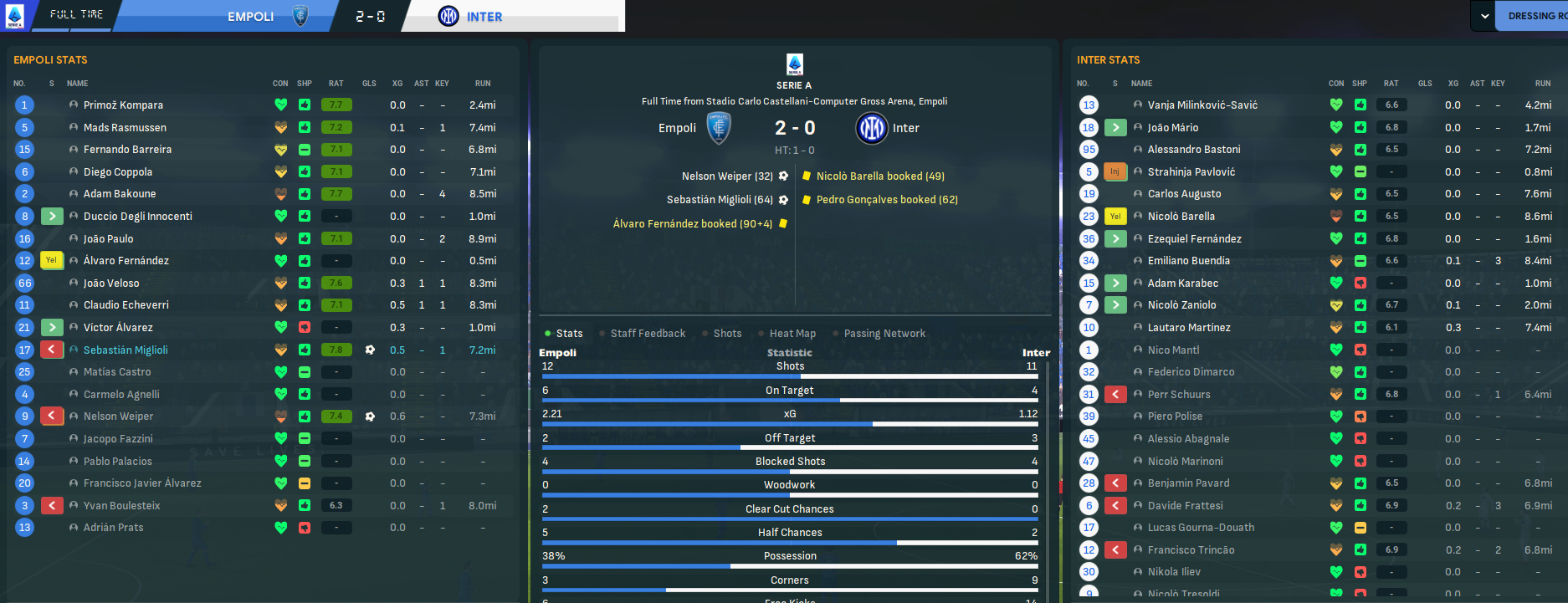Open the dropdown arrow beside Dressing Room

[x=1482, y=16]
